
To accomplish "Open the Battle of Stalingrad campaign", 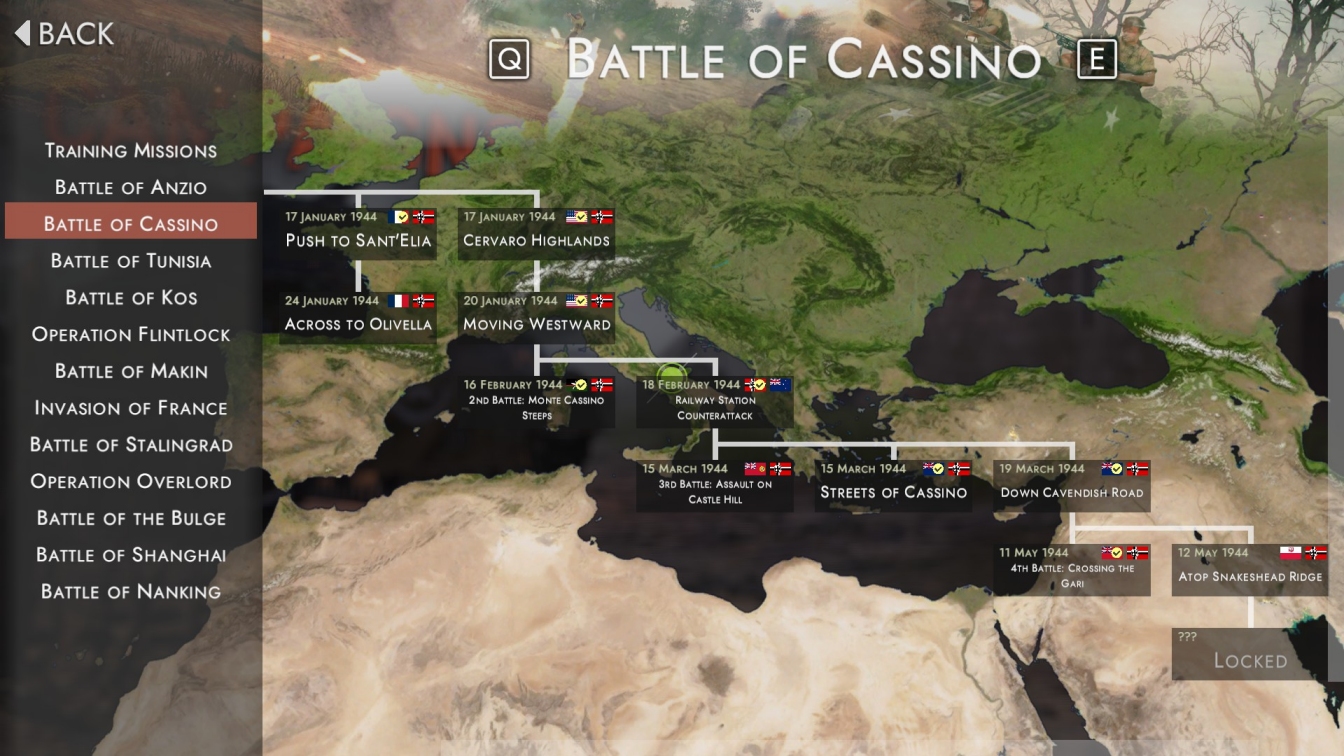I will (x=131, y=445).
